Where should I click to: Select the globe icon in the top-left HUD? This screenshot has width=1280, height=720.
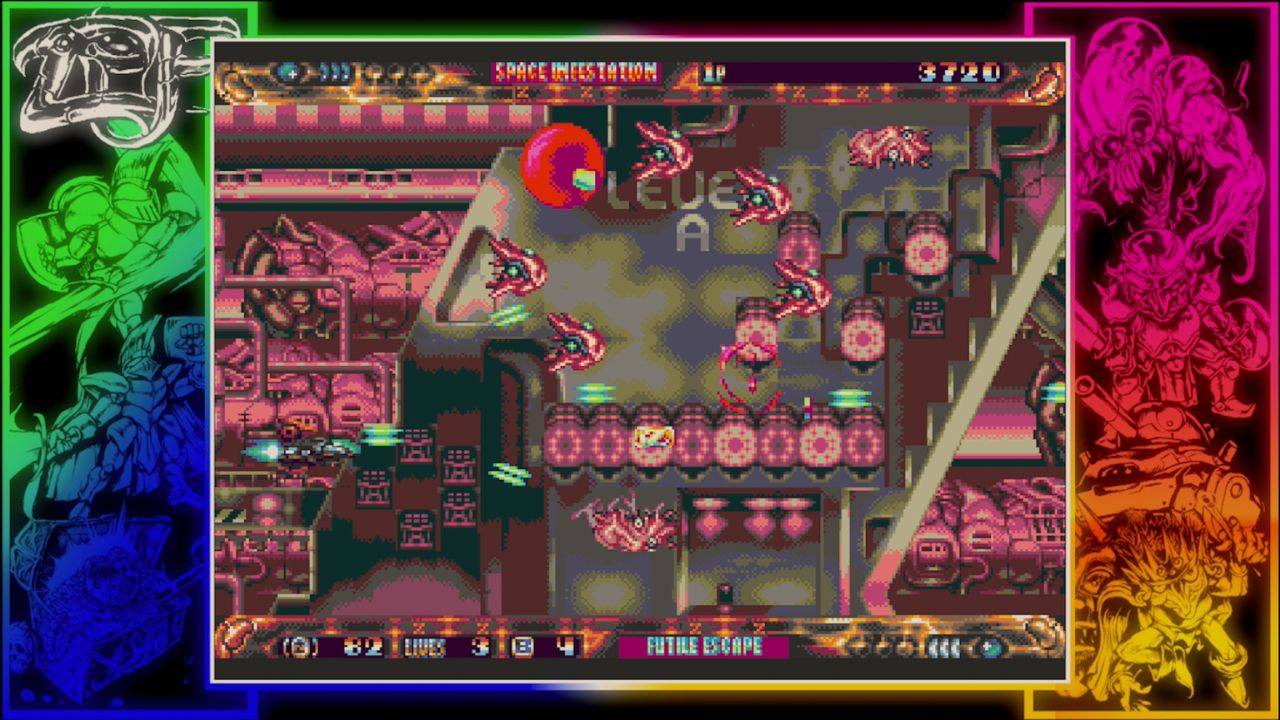pyautogui.click(x=286, y=71)
